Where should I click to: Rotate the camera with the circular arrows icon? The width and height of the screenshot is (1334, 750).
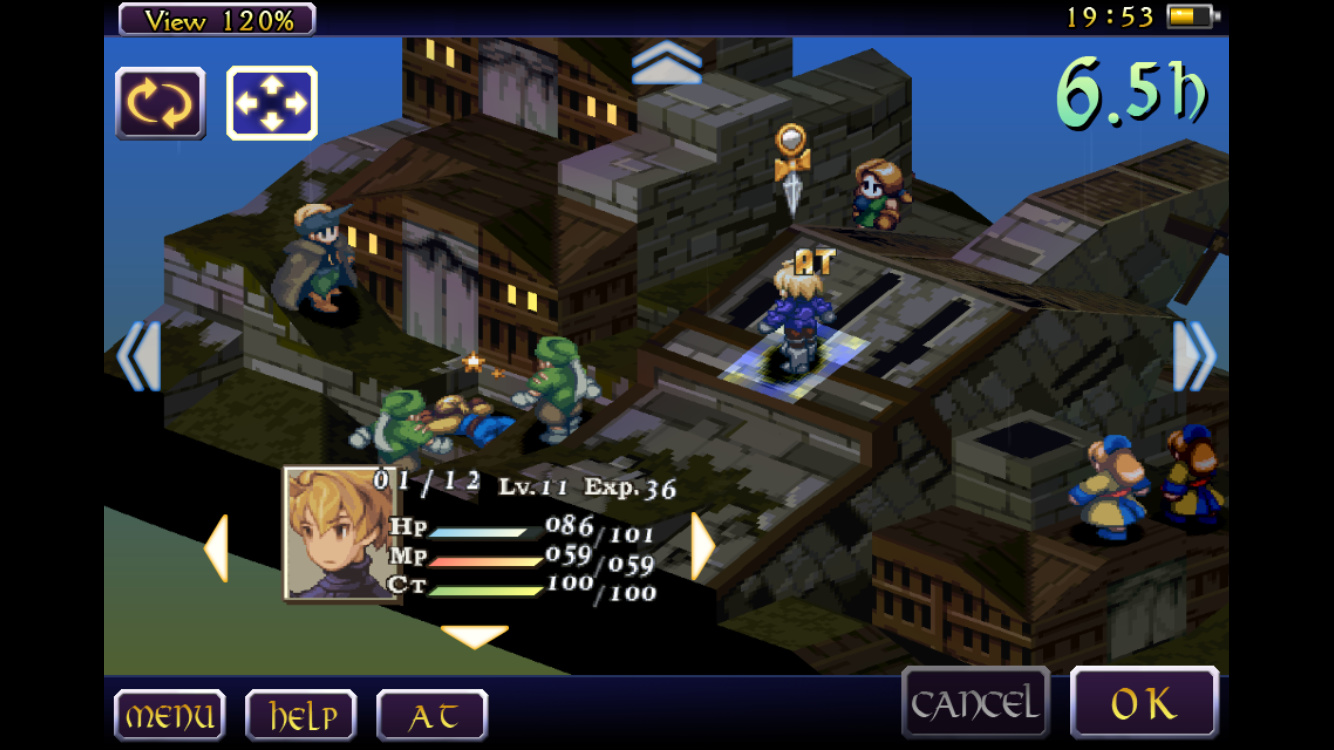160,103
